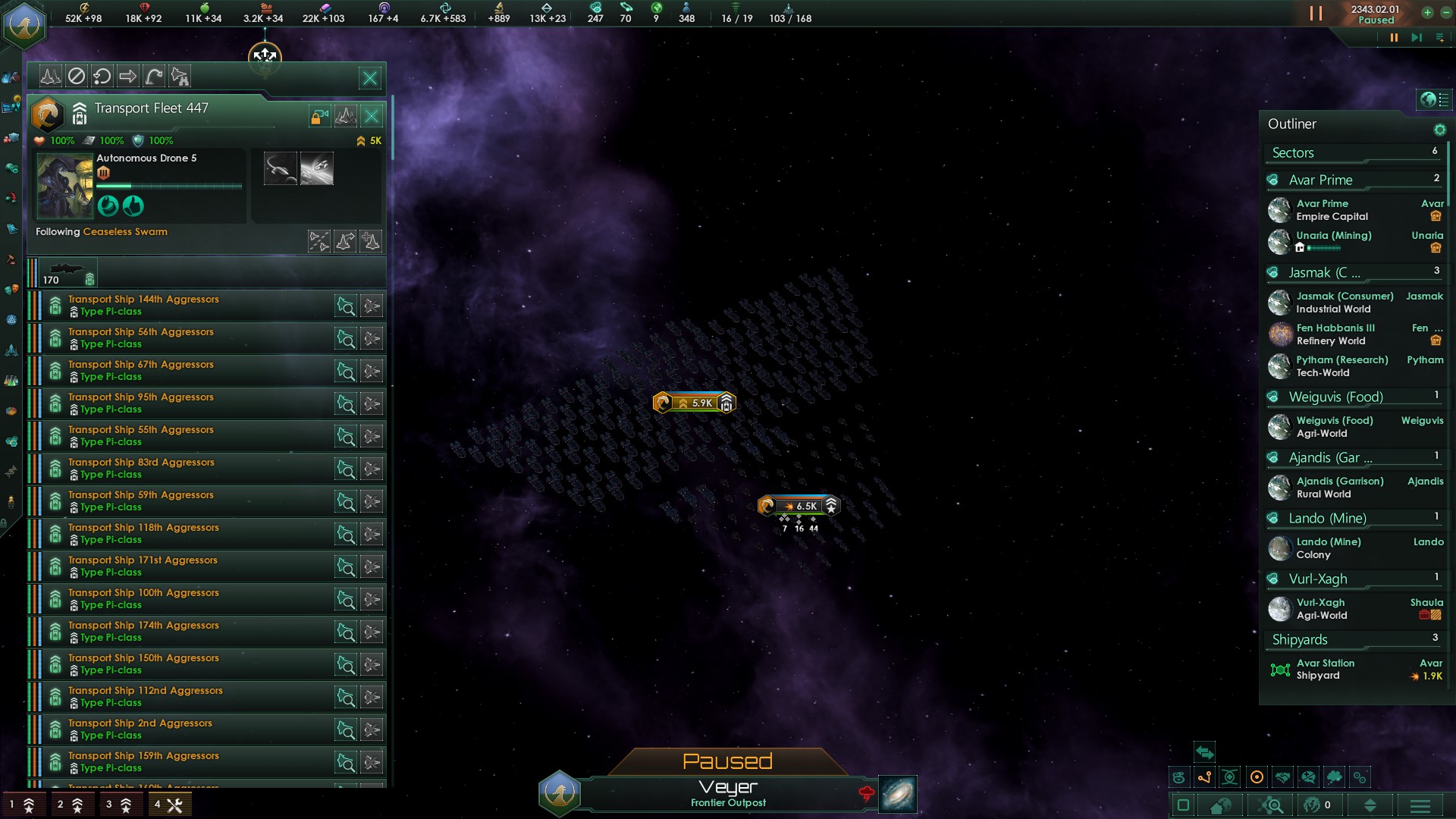This screenshot has width=1456, height=819.
Task: Increase game speed with plus button
Action: tap(1427, 13)
